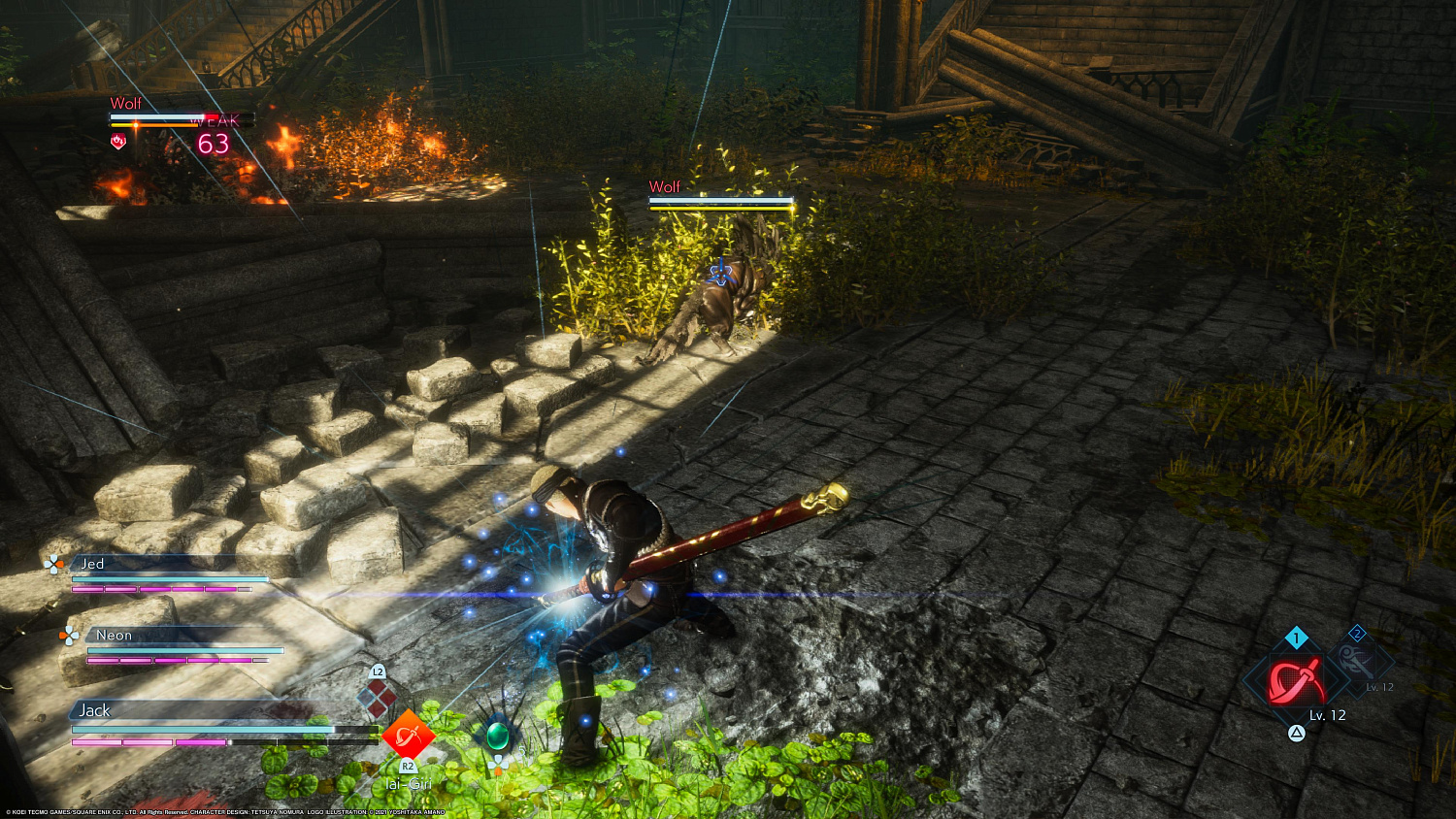Image resolution: width=1456 pixels, height=819 pixels.
Task: Select Neon in the party list
Action: click(114, 636)
